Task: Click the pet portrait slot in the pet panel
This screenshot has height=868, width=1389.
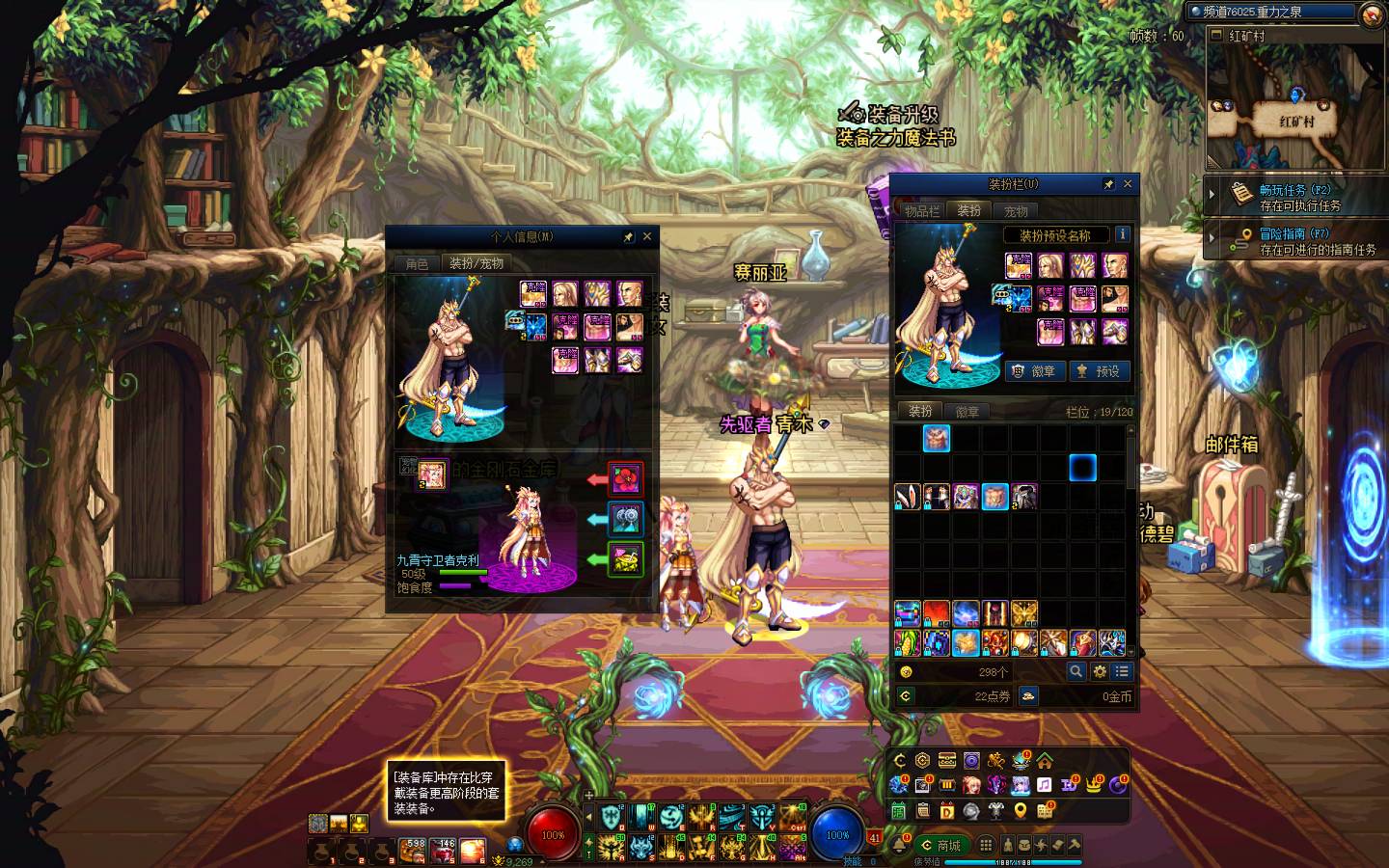Action: tap(431, 475)
